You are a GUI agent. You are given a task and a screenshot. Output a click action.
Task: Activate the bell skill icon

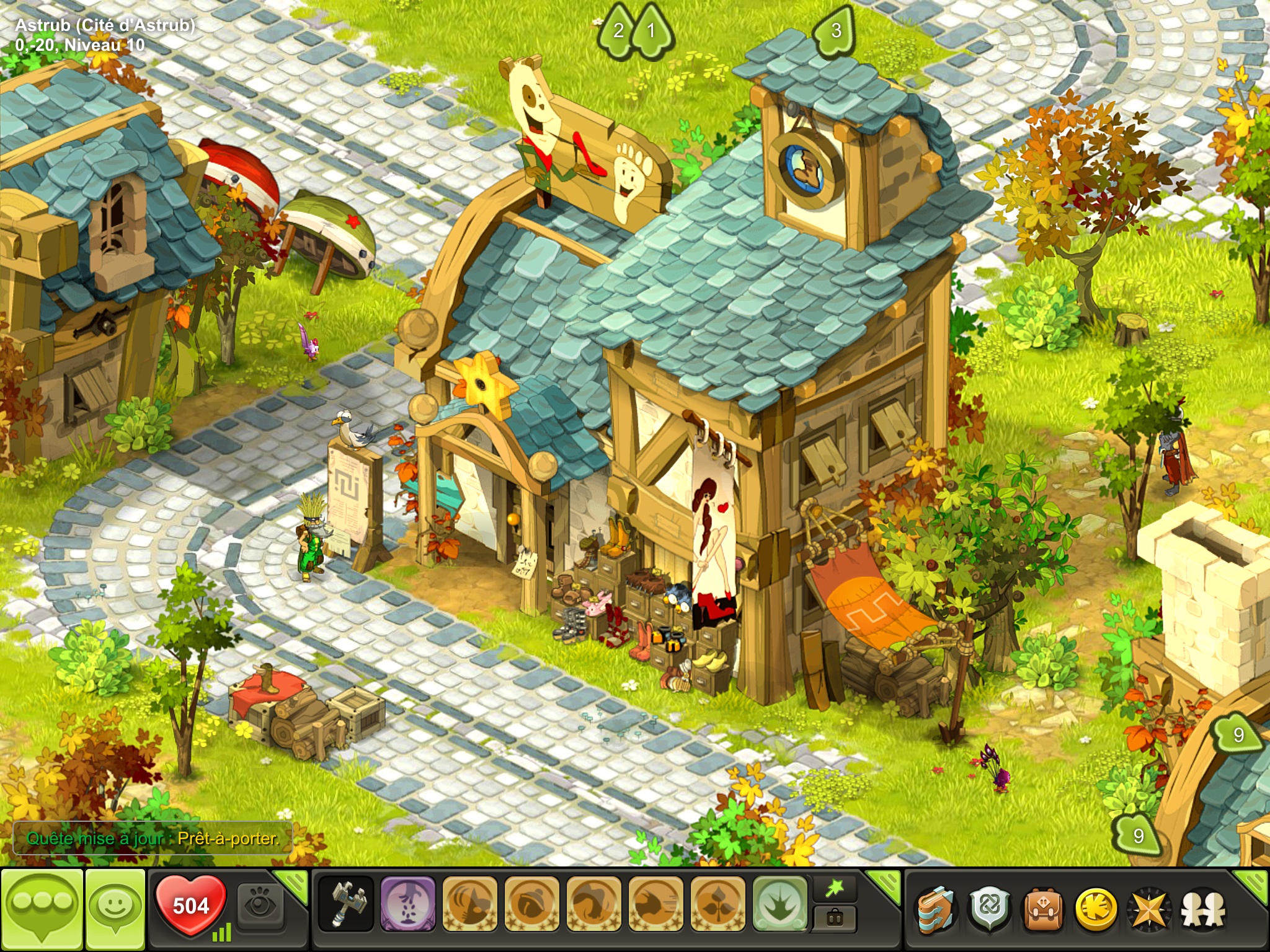tap(532, 904)
